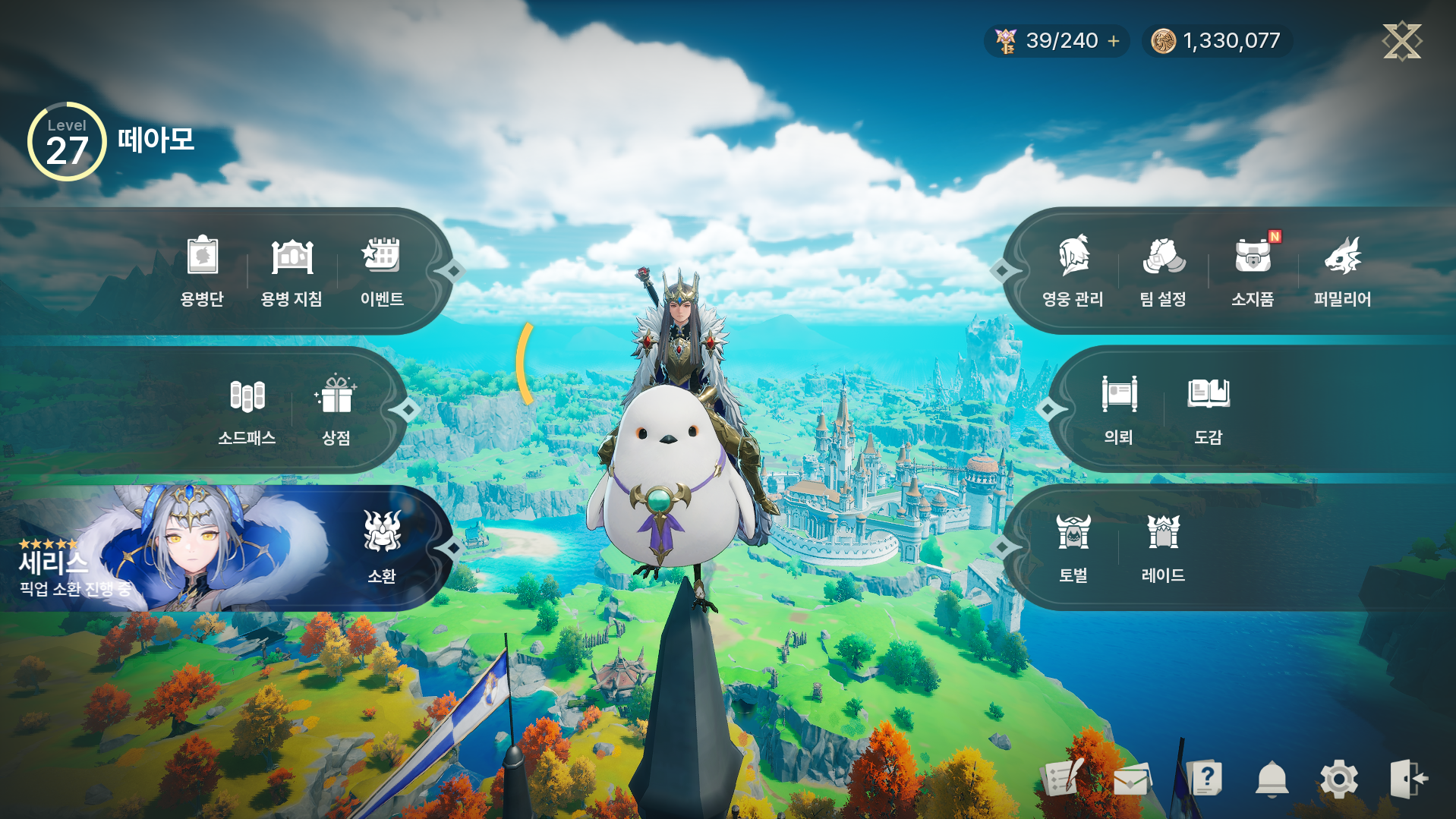Open 영웅 관리 hero management
This screenshot has height=819, width=1456.
click(1073, 270)
